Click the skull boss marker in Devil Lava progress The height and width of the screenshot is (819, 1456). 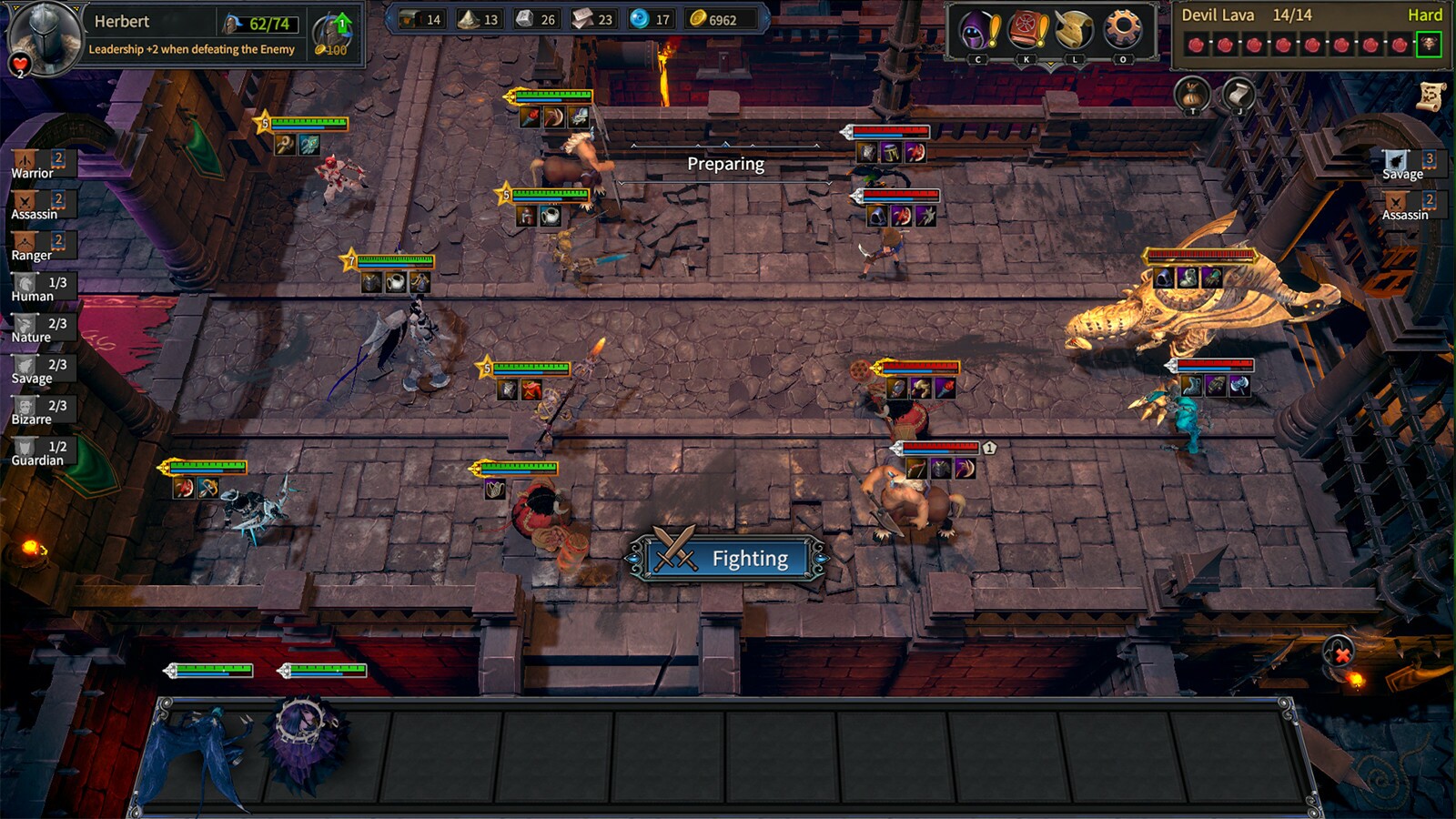(1431, 45)
